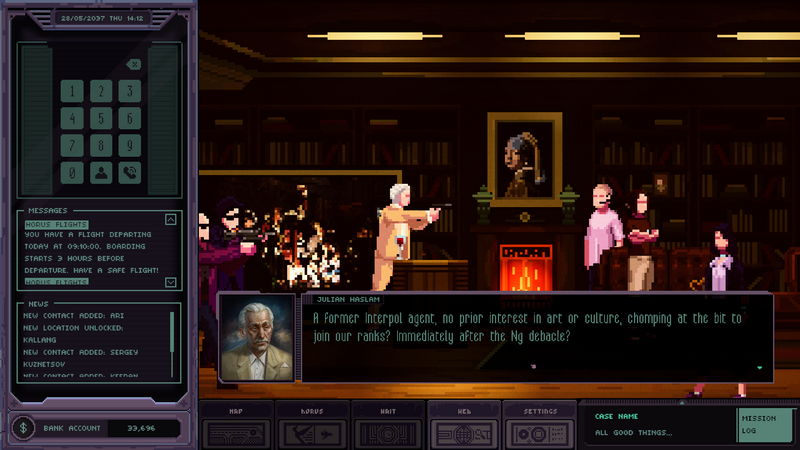Image resolution: width=800 pixels, height=450 pixels.
Task: Hit the 0 key on the keypad
Action: coord(72,172)
